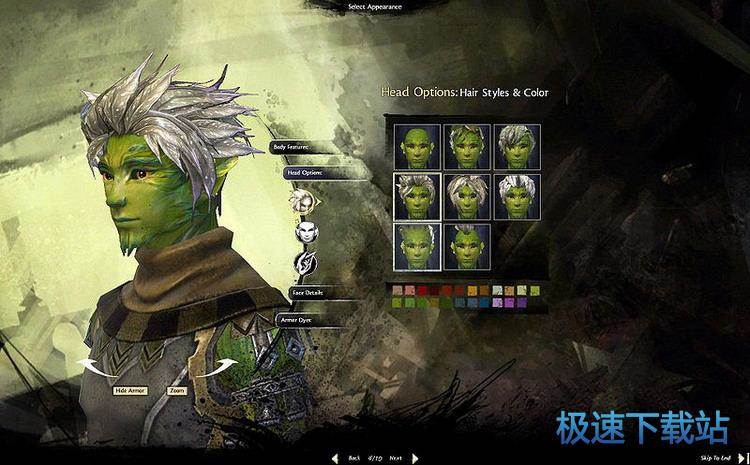Open the Armor Dyes section
This screenshot has height=465, width=750.
(295, 320)
